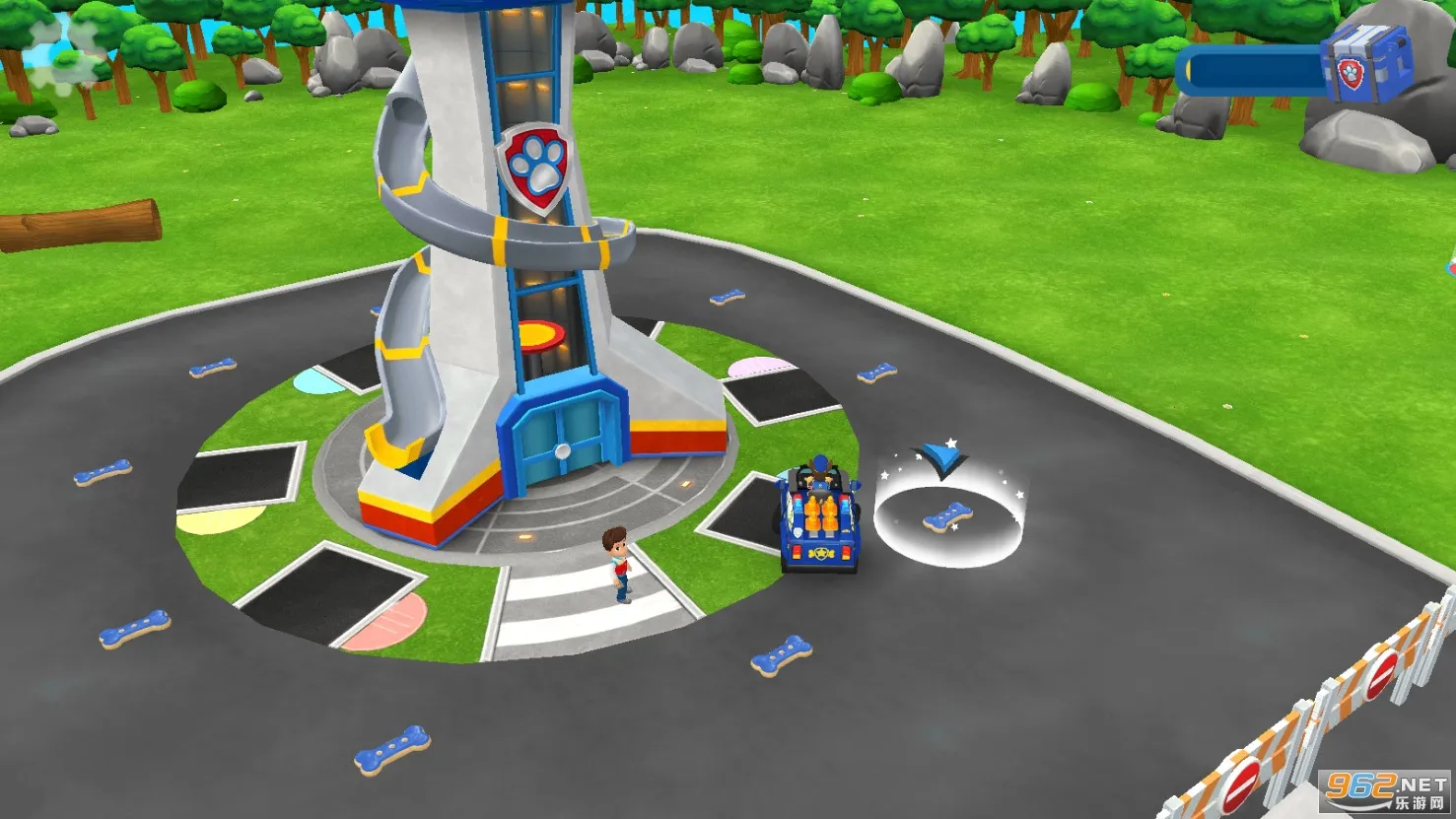Screen dimensions: 1456x819
Task: Tap the blue Paw Patrol reward crate
Action: coord(1367,63)
